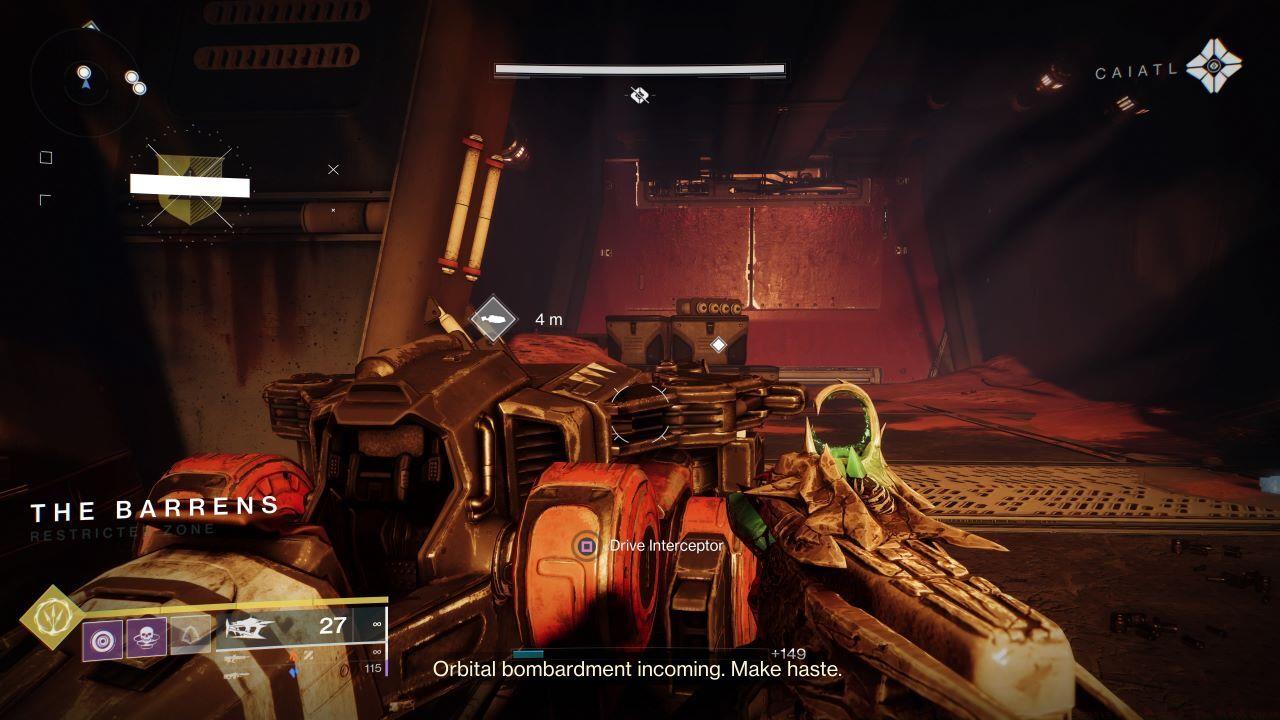The height and width of the screenshot is (720, 1280).
Task: Activate the golden diamond Super ability icon
Action: click(50, 617)
